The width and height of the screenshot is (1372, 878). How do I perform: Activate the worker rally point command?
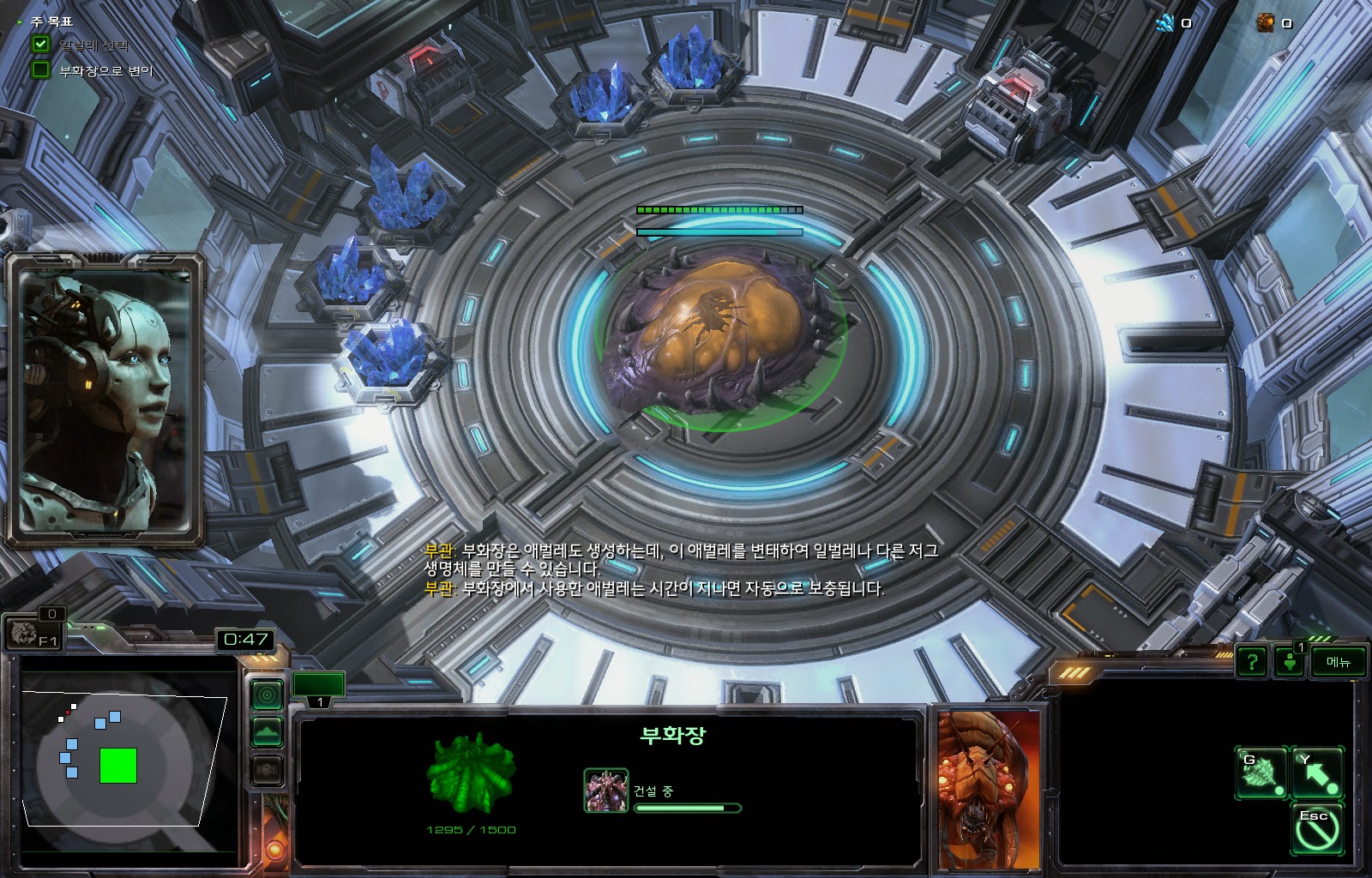pyautogui.click(x=1261, y=772)
